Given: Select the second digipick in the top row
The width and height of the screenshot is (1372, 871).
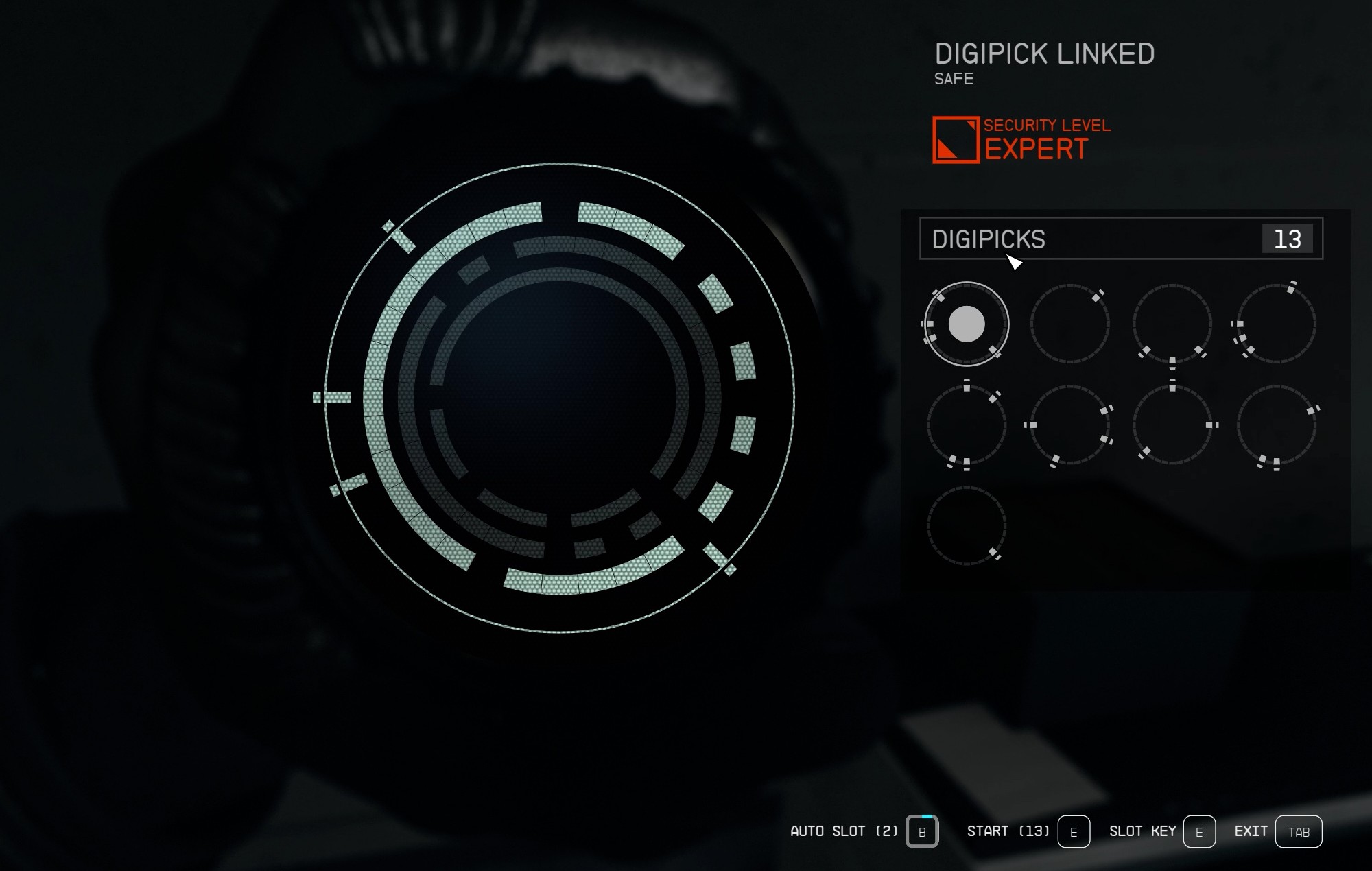Looking at the screenshot, I should click(1069, 324).
